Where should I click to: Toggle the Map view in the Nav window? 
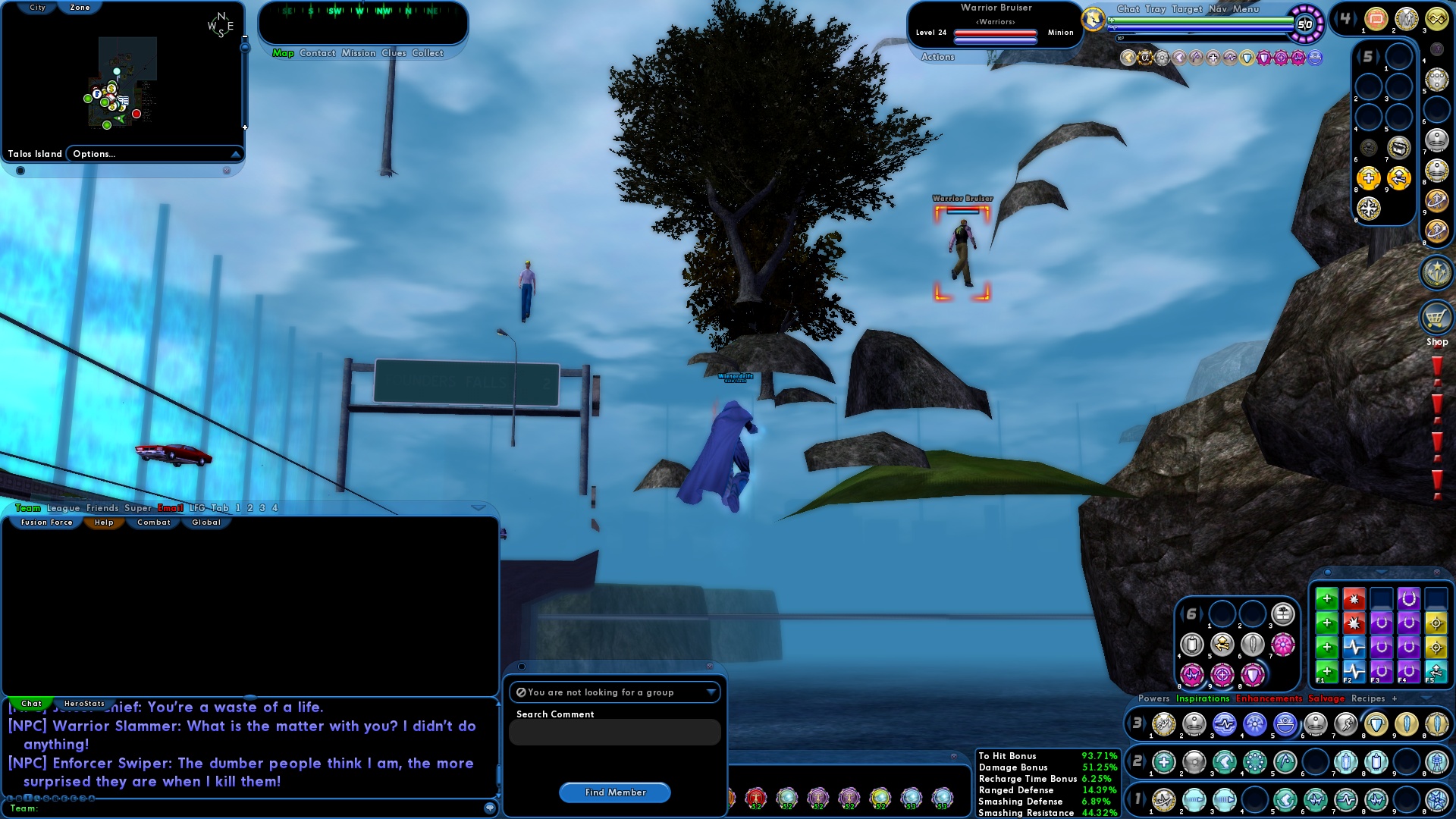[282, 53]
